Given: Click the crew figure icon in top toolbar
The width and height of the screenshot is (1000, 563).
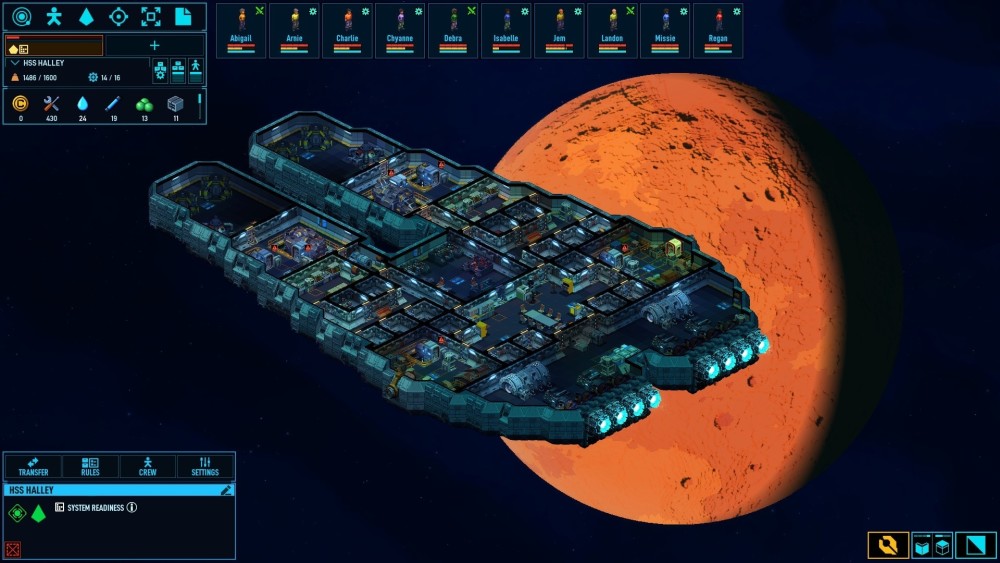Looking at the screenshot, I should point(54,16).
